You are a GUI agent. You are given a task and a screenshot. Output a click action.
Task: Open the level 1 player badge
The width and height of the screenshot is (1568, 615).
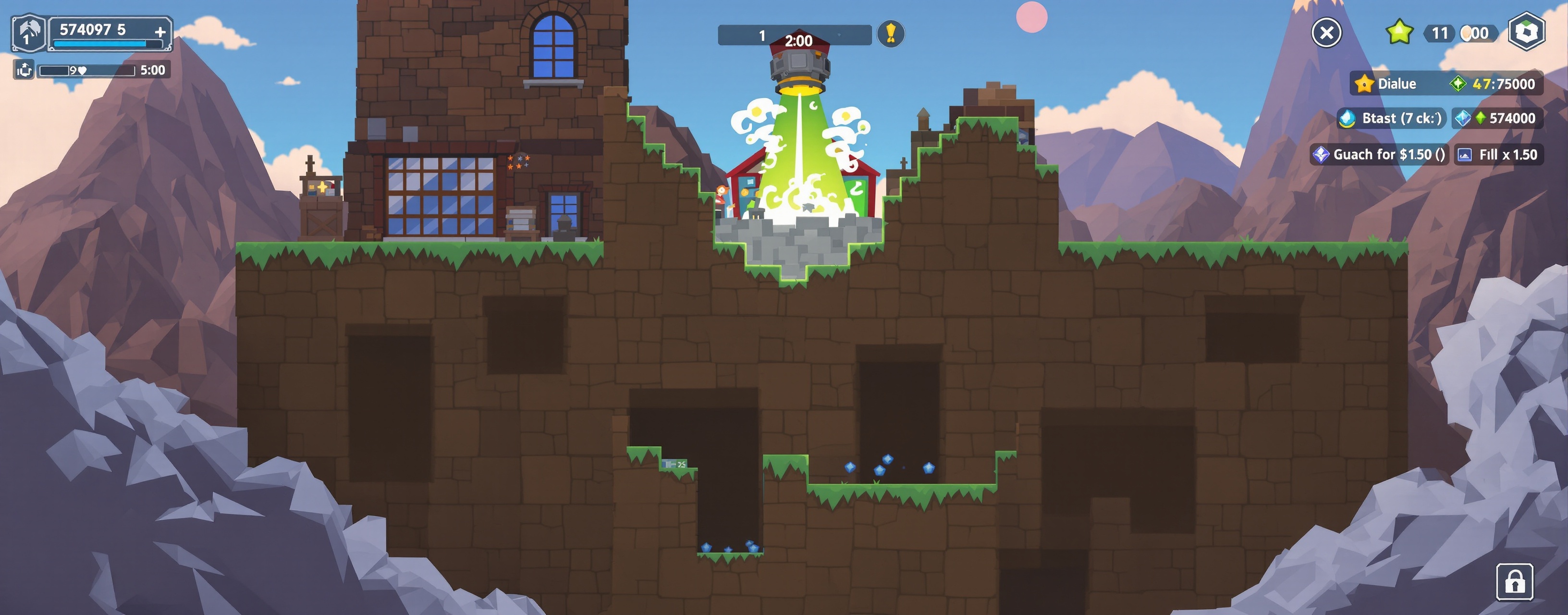29,33
